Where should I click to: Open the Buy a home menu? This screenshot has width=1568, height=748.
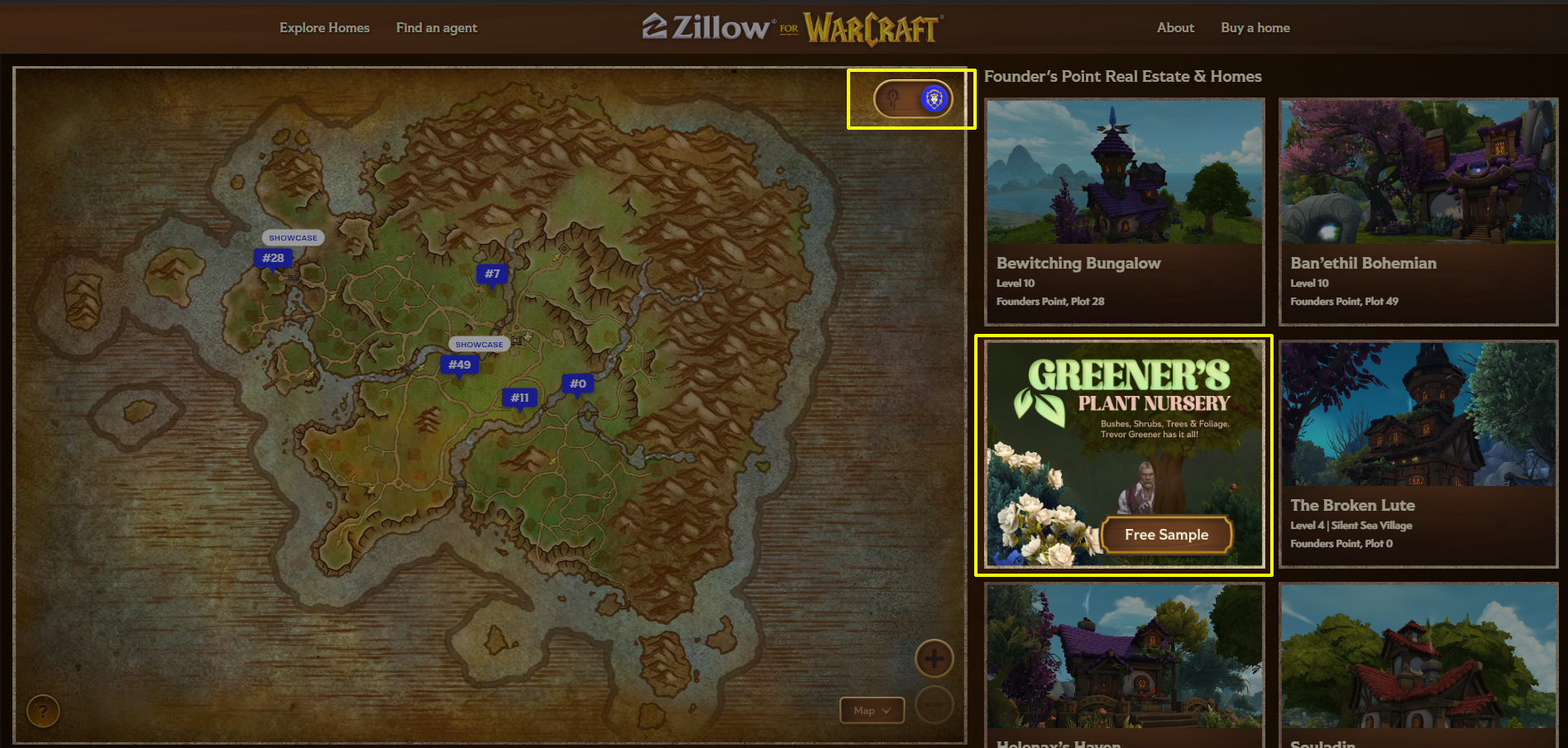(1255, 27)
